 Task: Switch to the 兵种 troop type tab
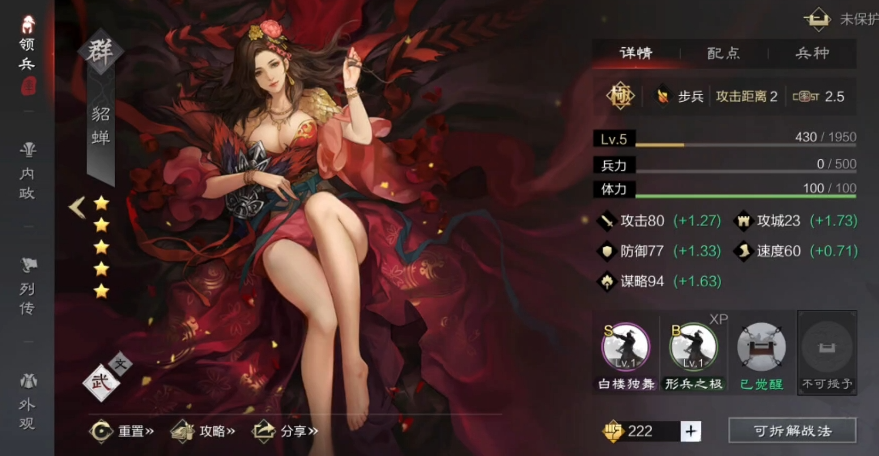pyautogui.click(x=811, y=53)
